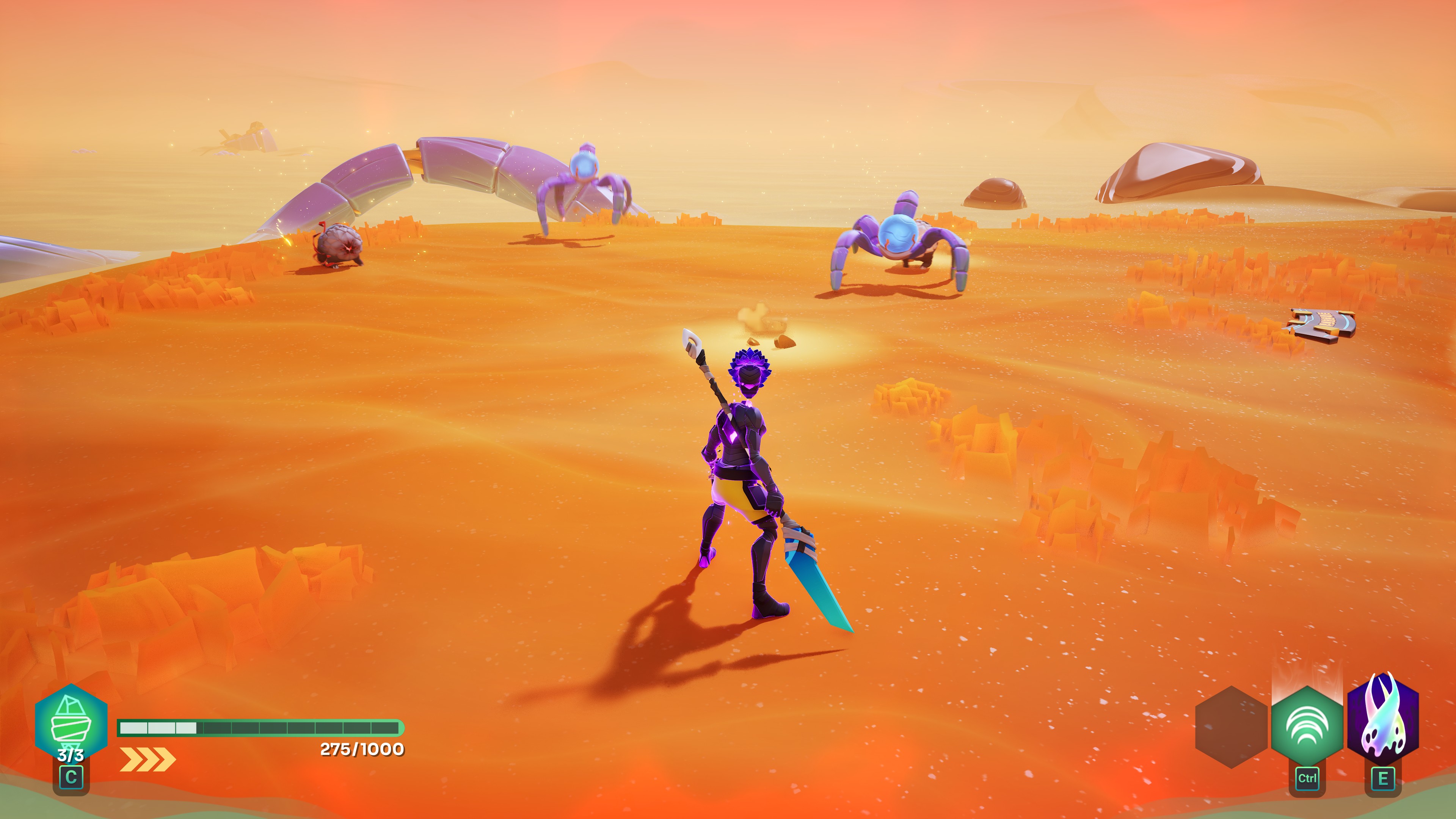Select the empty brown hexagon ability slot

tap(1231, 727)
